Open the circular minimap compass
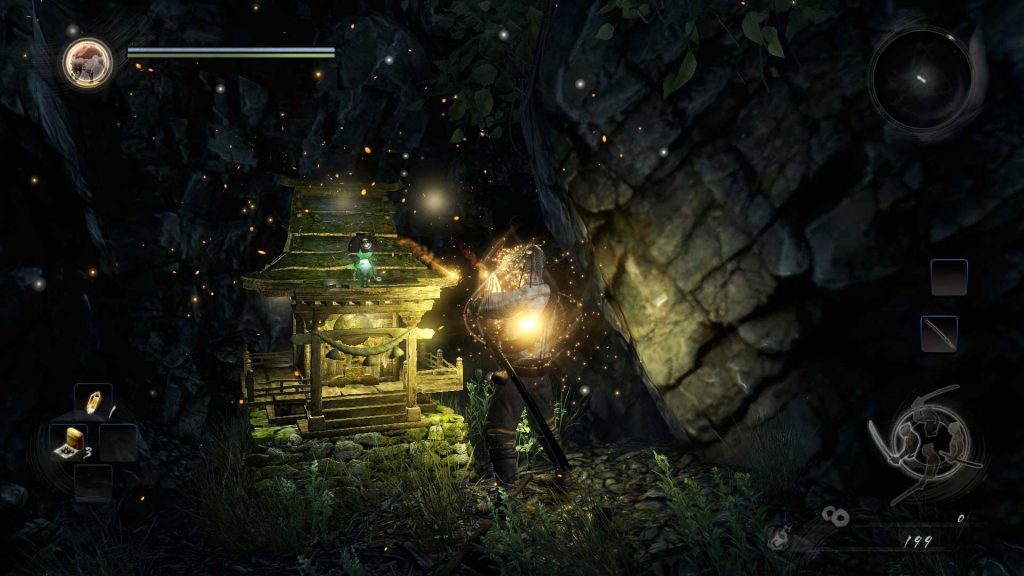1024x576 pixels. coord(920,77)
